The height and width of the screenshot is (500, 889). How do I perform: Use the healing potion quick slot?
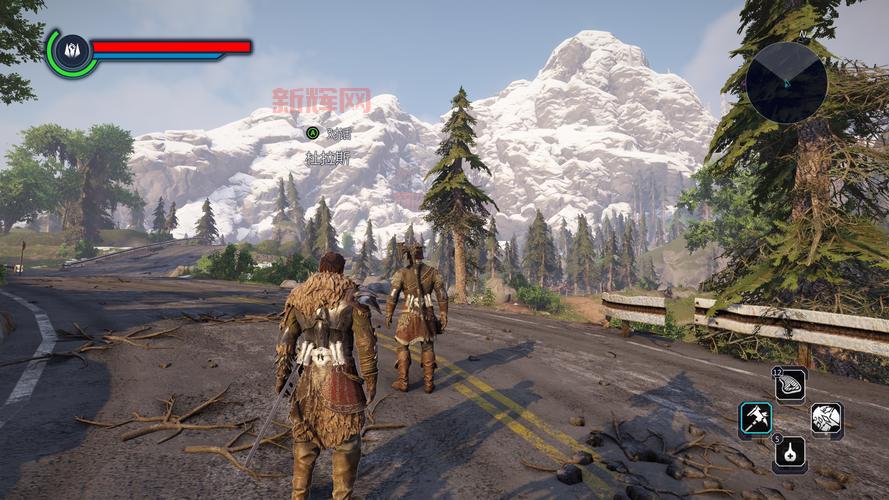click(x=790, y=453)
